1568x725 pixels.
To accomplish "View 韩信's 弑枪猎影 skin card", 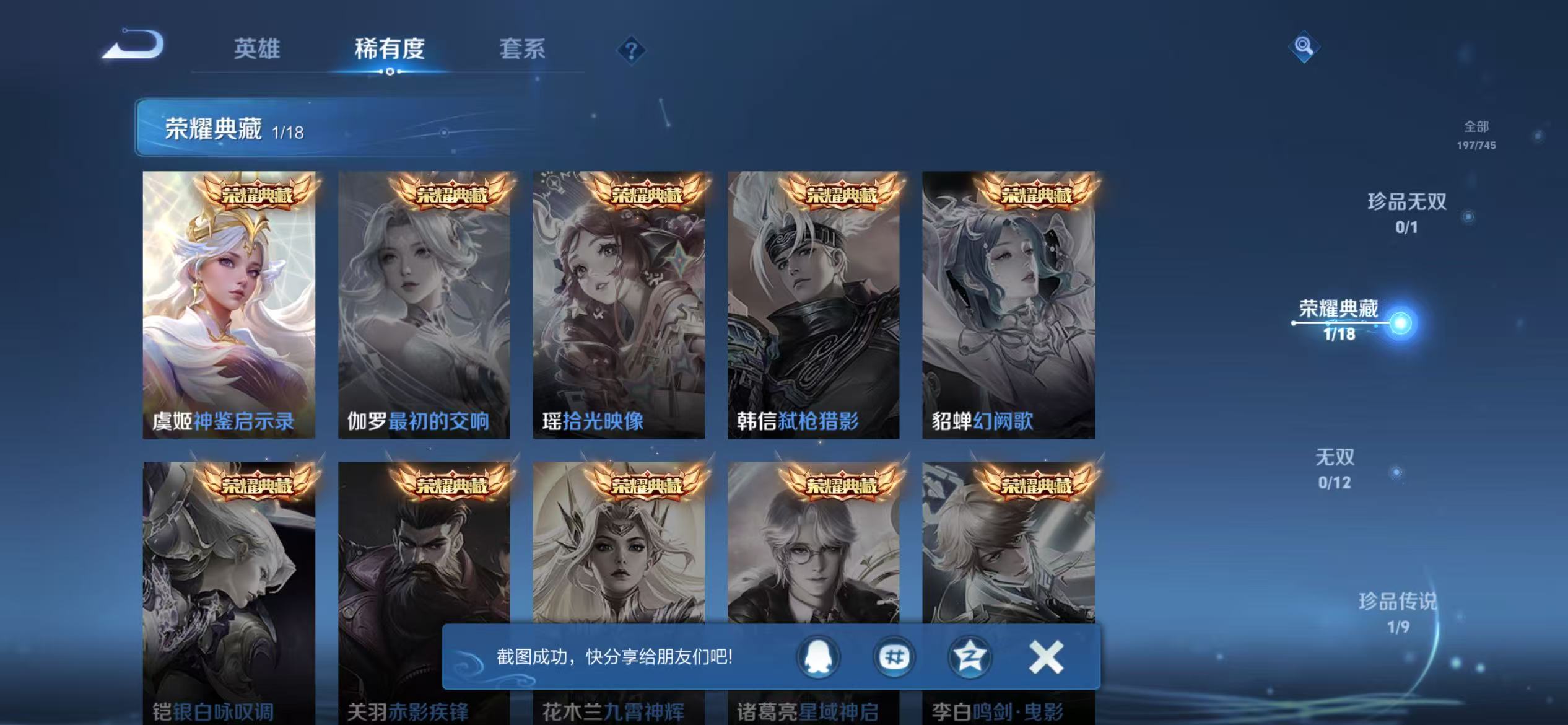I will click(814, 310).
